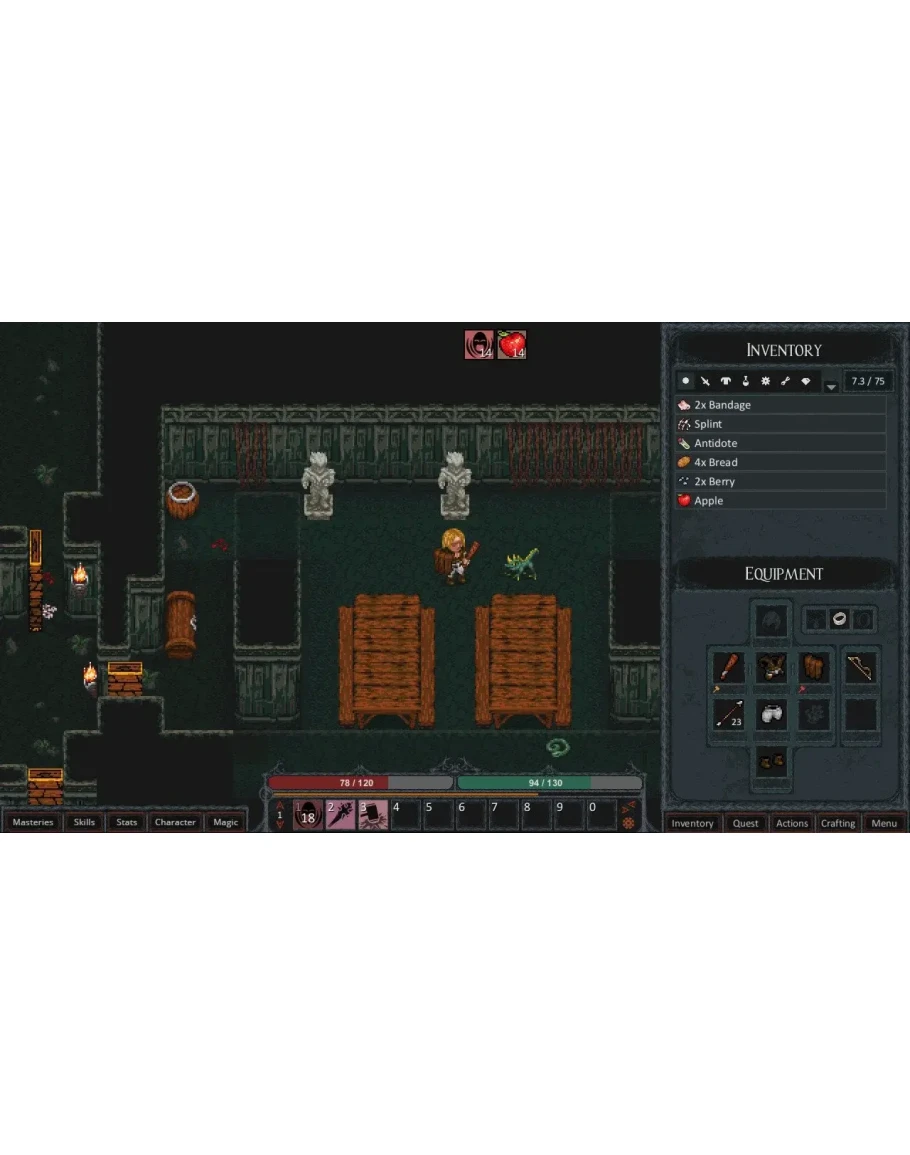Switch to the Quest tab
The height and width of the screenshot is (1155, 910).
[746, 824]
